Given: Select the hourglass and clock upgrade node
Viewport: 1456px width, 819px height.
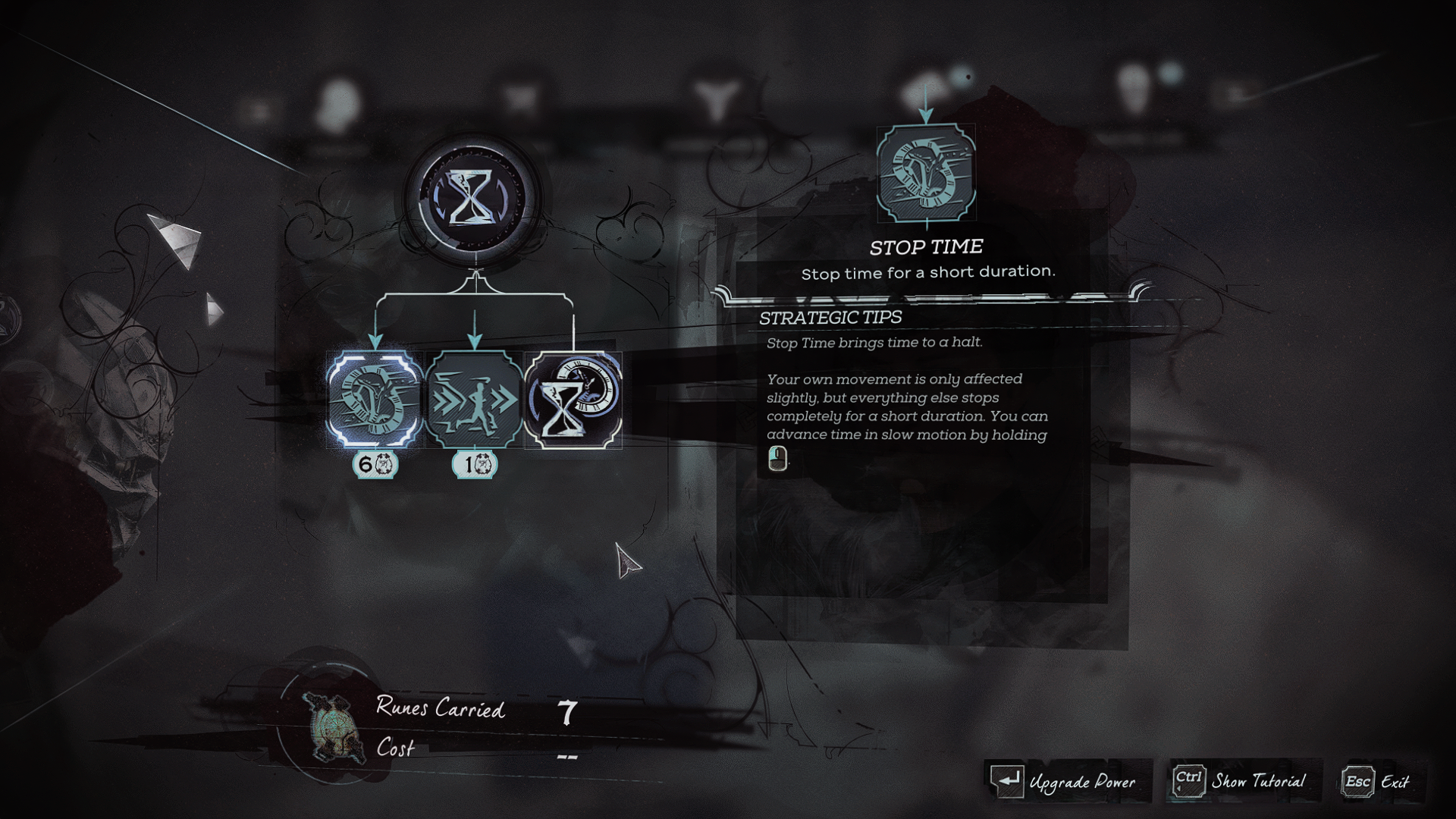Looking at the screenshot, I should click(573, 399).
